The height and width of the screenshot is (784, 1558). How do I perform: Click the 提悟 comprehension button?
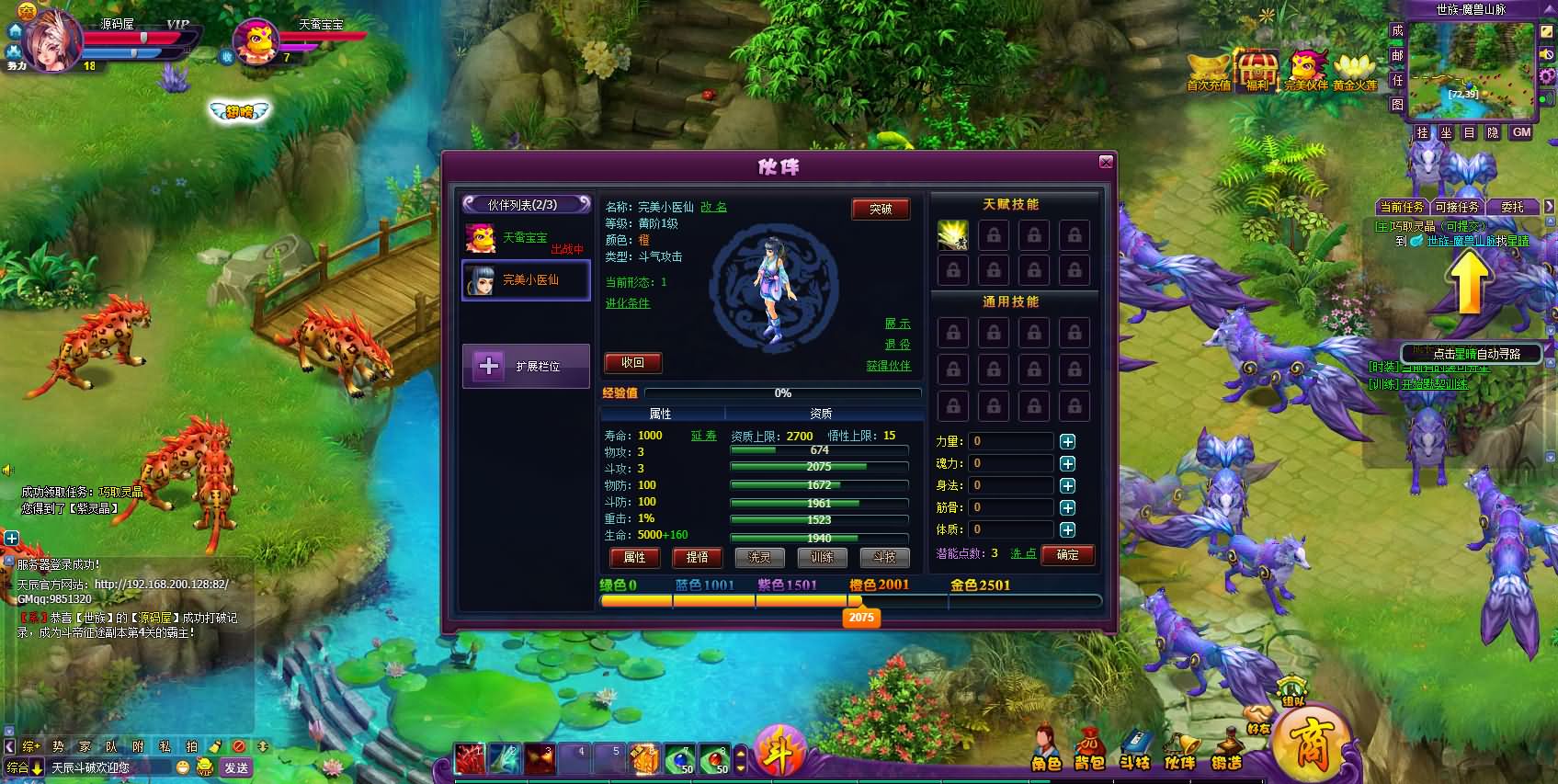pos(697,557)
